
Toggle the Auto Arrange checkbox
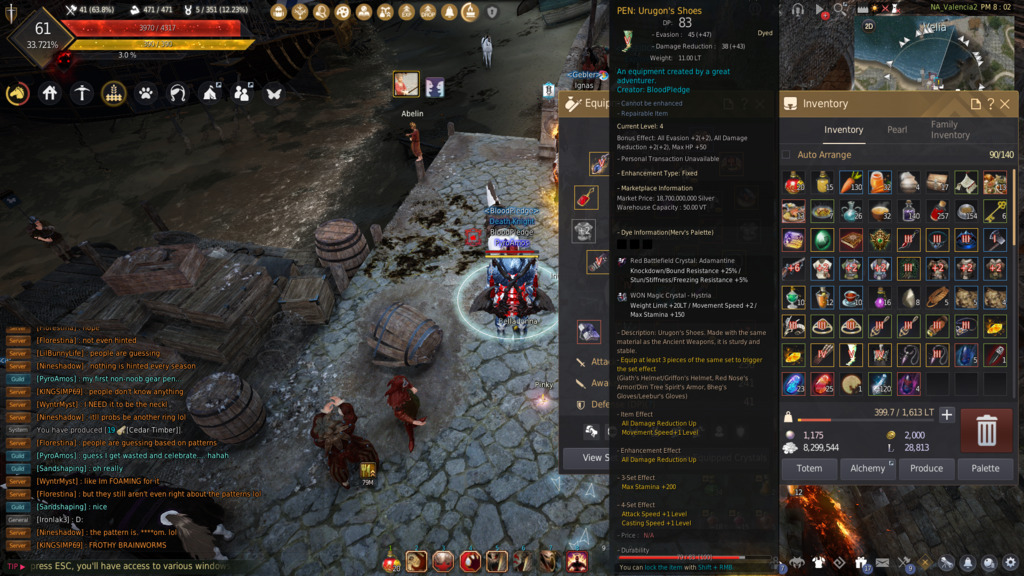(x=786, y=155)
